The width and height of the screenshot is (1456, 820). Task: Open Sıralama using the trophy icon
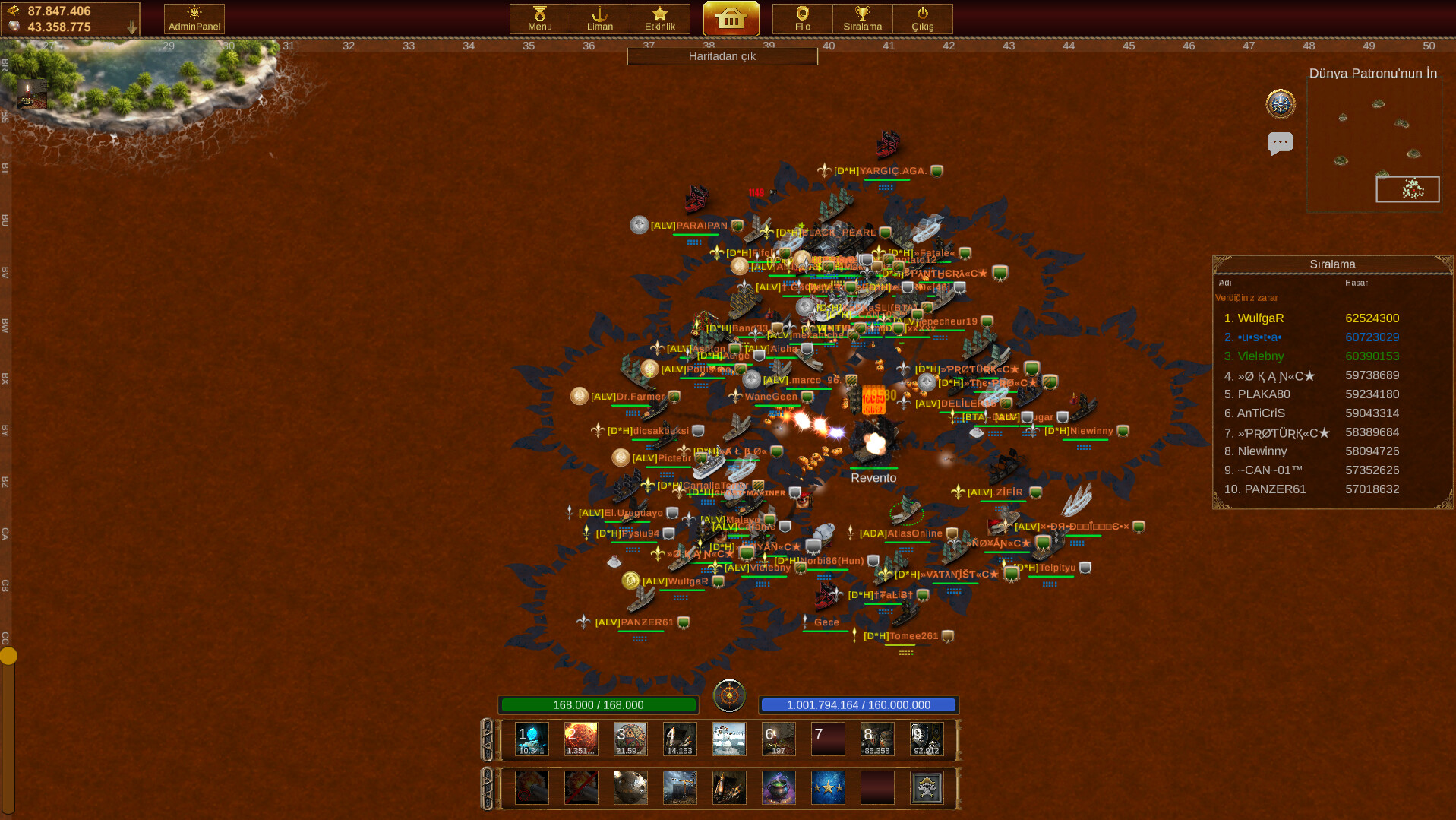[x=862, y=18]
